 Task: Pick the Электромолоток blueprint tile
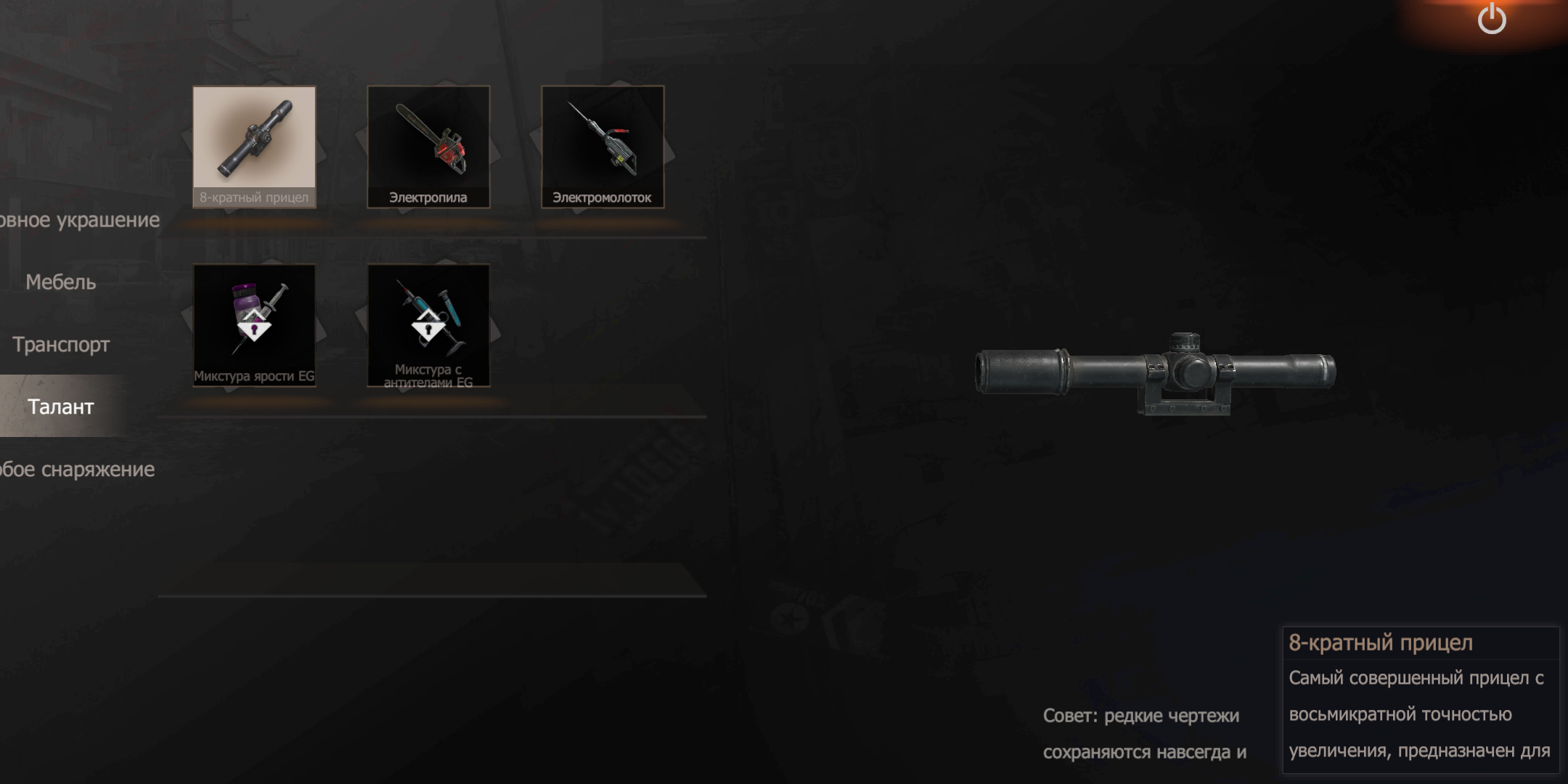coord(603,147)
